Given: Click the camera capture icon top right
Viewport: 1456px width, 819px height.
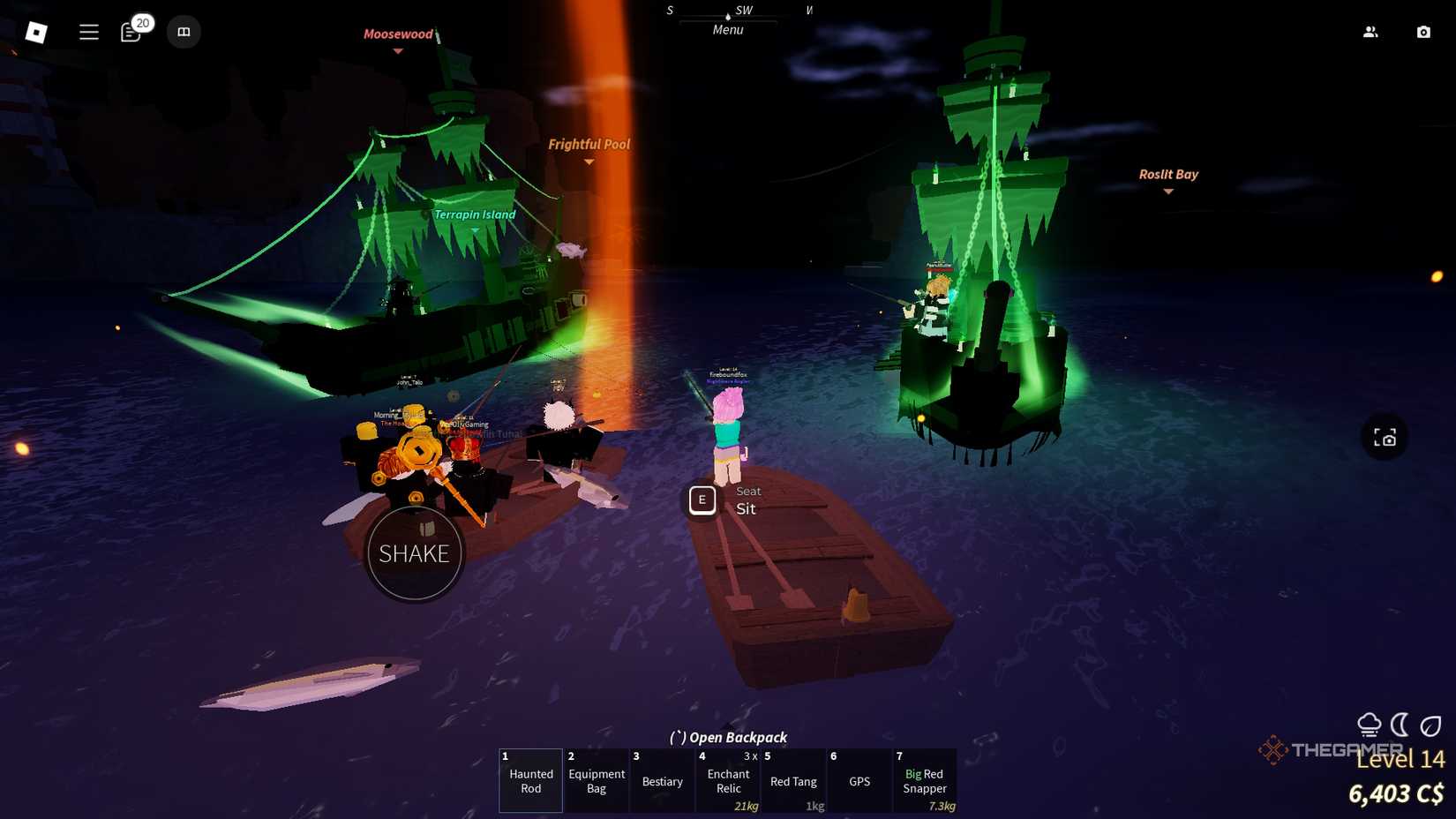Looking at the screenshot, I should pyautogui.click(x=1423, y=31).
